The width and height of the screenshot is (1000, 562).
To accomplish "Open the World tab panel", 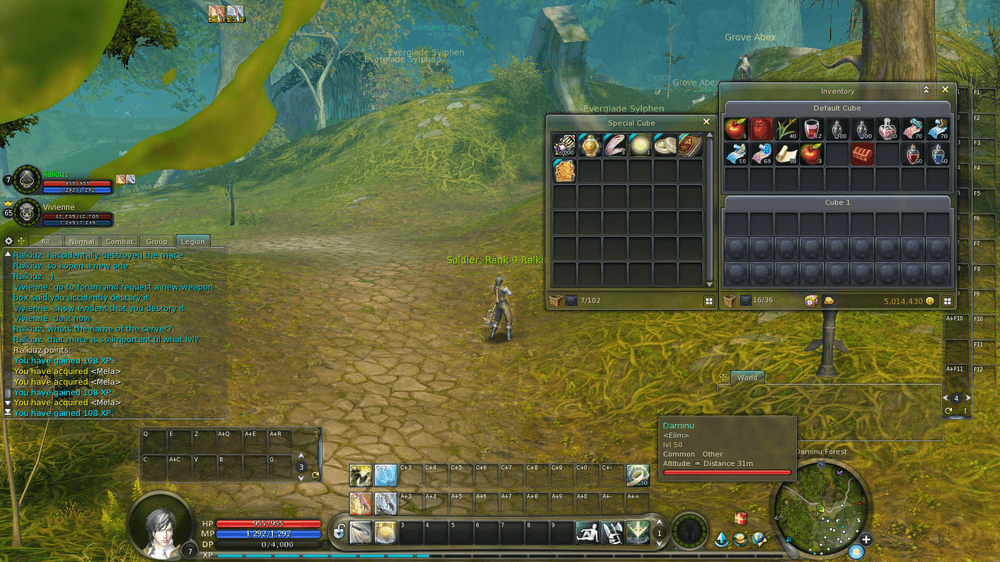I will [x=747, y=377].
